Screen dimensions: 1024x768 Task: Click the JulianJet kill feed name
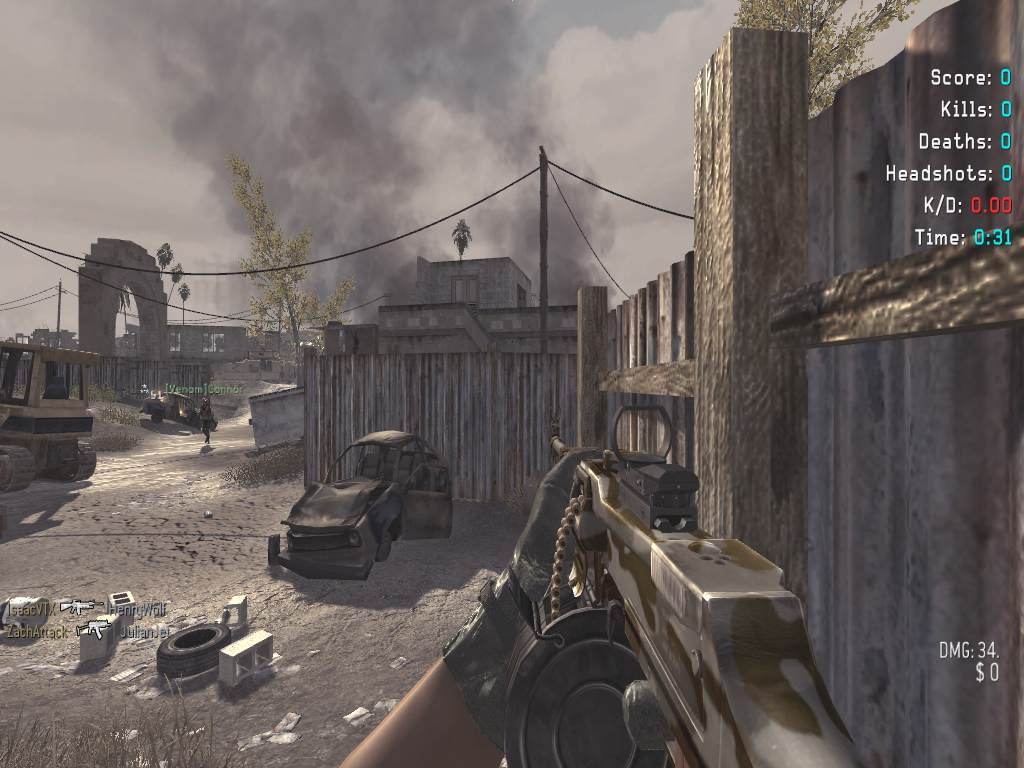click(146, 631)
